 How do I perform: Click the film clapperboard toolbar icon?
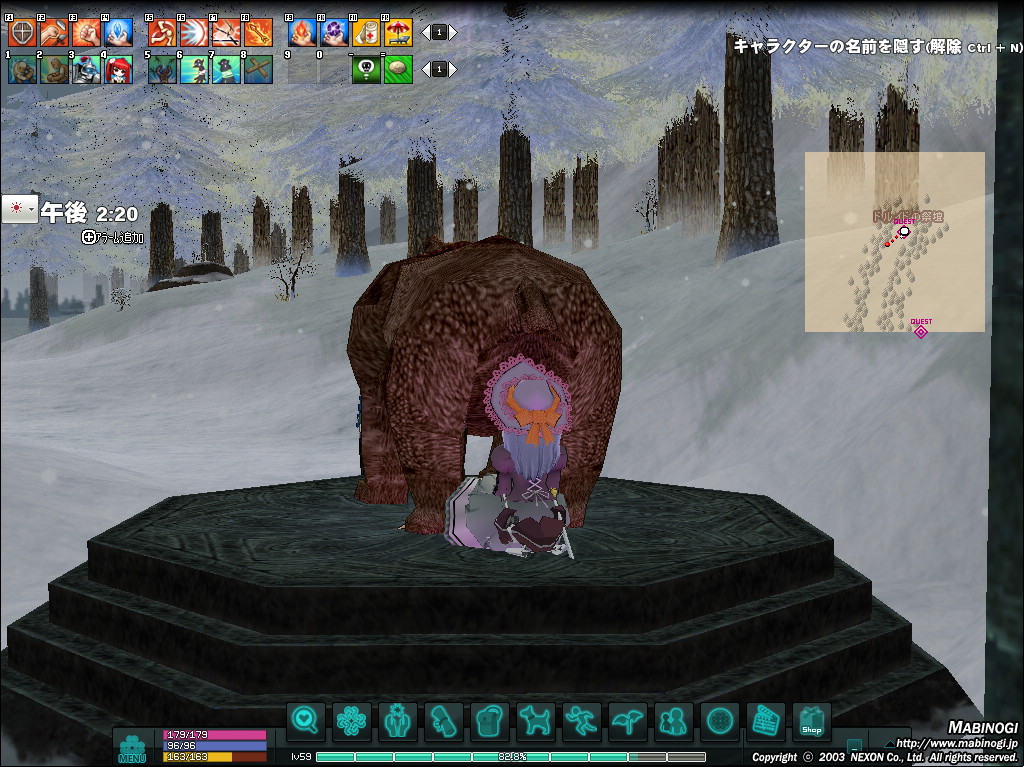765,721
